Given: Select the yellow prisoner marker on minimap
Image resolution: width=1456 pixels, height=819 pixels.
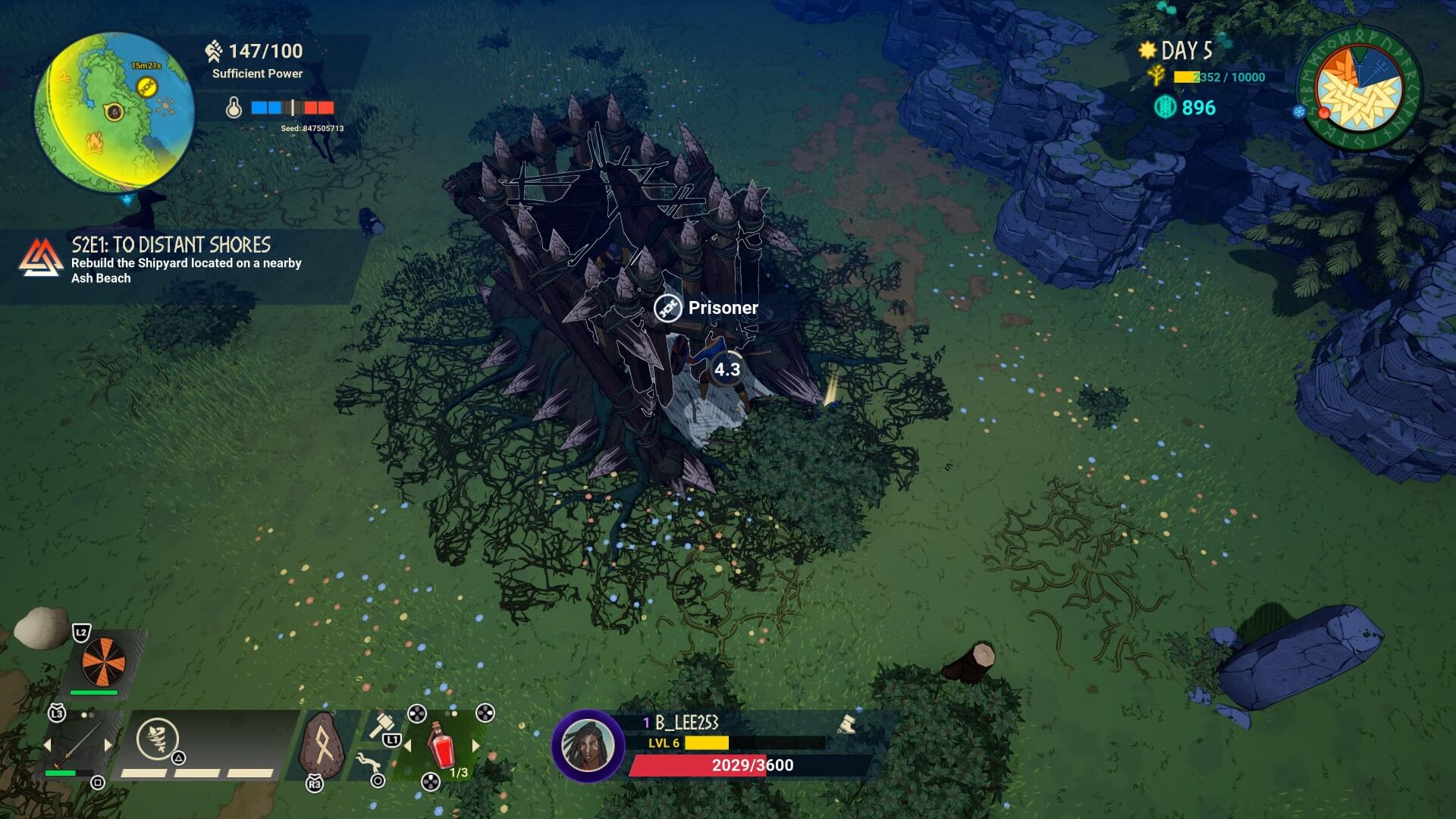Looking at the screenshot, I should click(146, 88).
